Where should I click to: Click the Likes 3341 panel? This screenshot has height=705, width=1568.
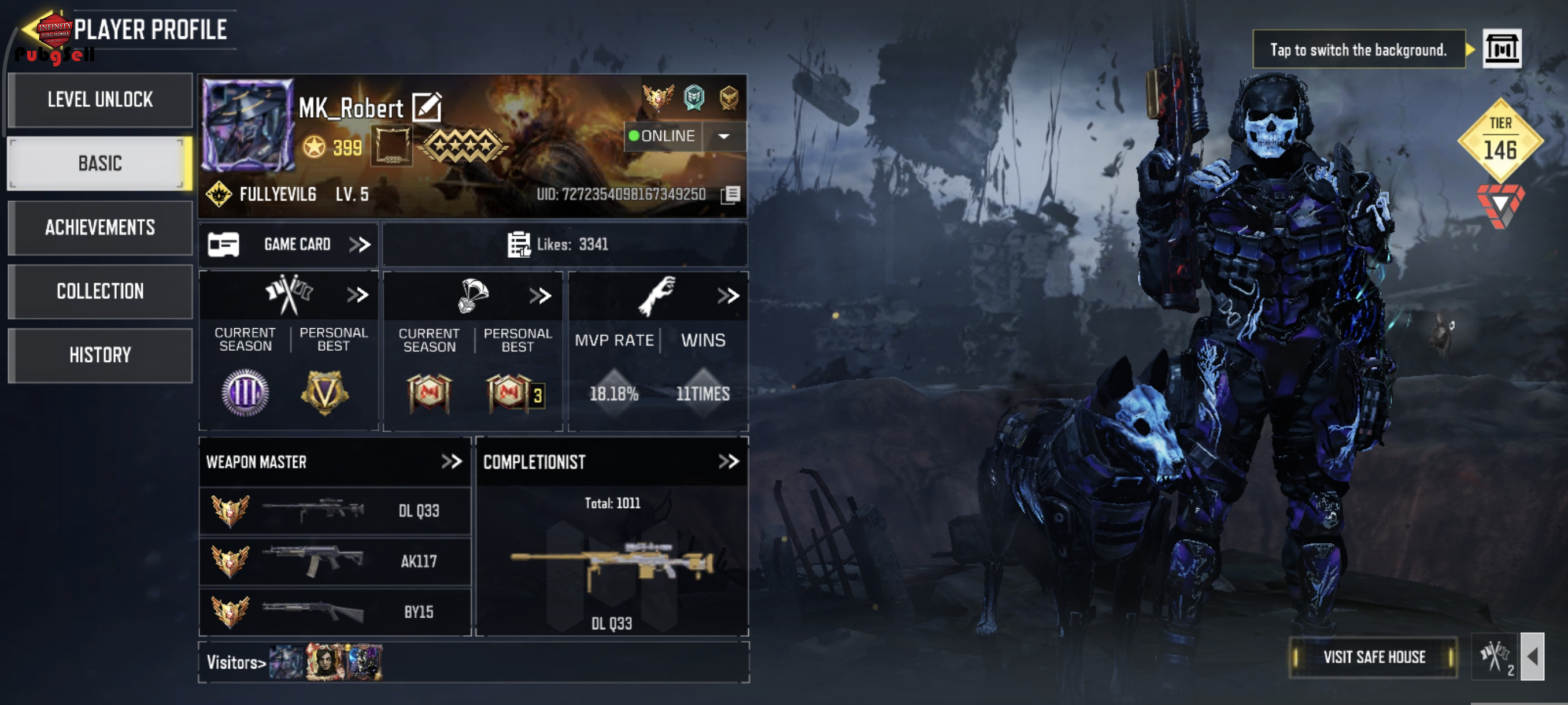point(564,244)
